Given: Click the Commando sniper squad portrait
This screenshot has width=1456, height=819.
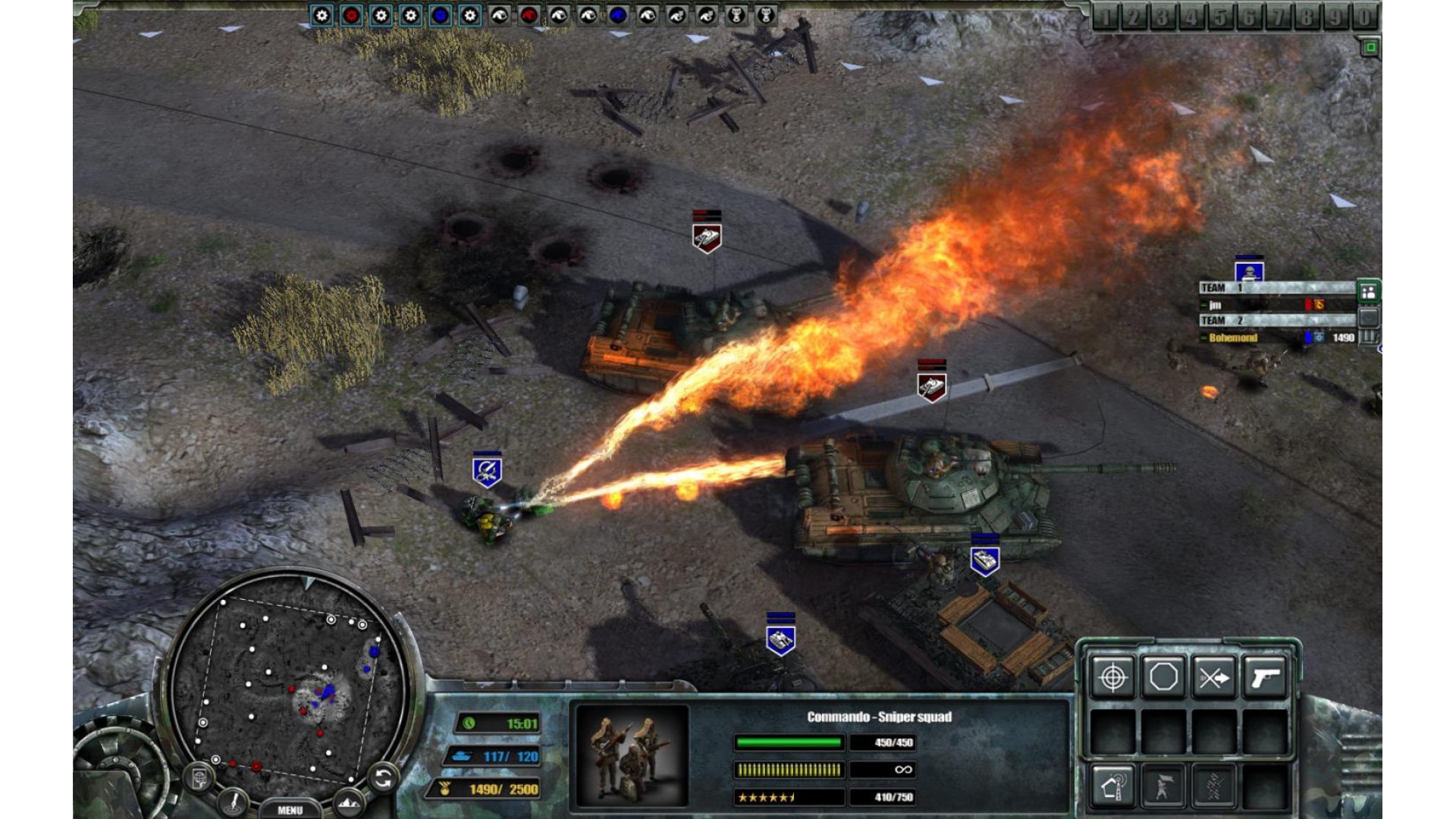Looking at the screenshot, I should pyautogui.click(x=632, y=752).
